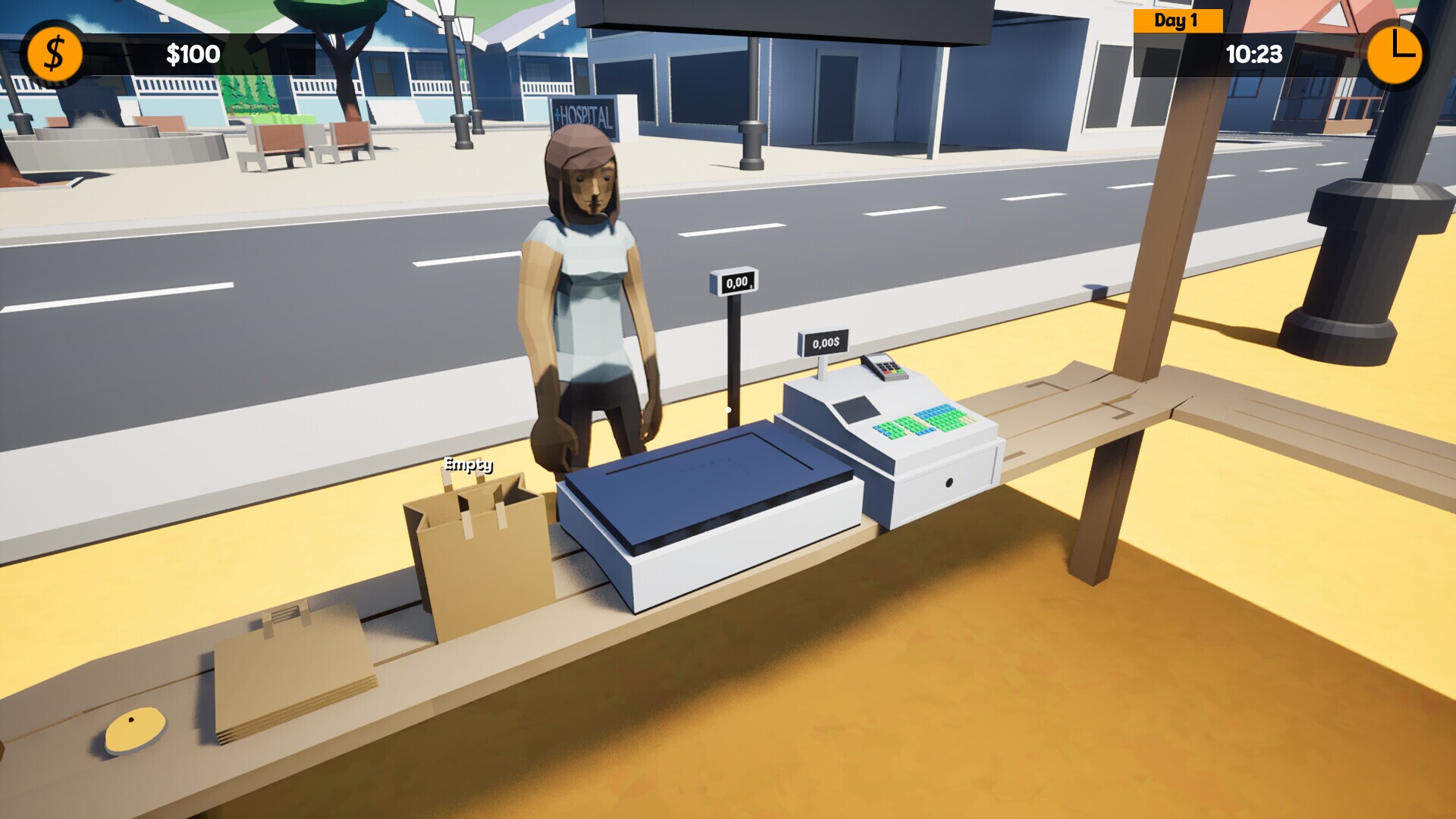Click the dollar sign inside the coin emblem

click(x=53, y=54)
